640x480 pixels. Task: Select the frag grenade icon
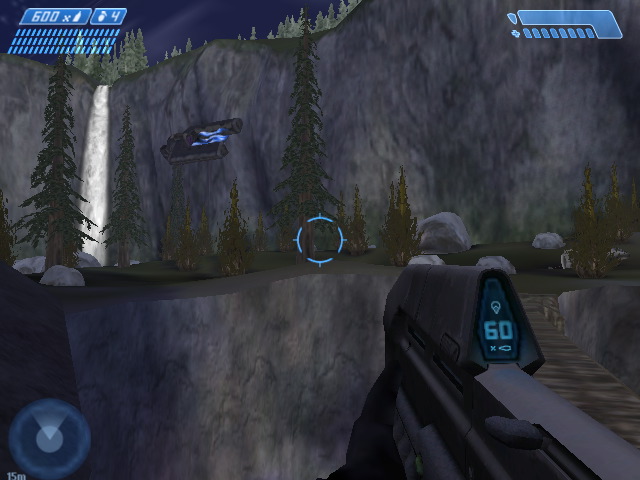tap(103, 17)
